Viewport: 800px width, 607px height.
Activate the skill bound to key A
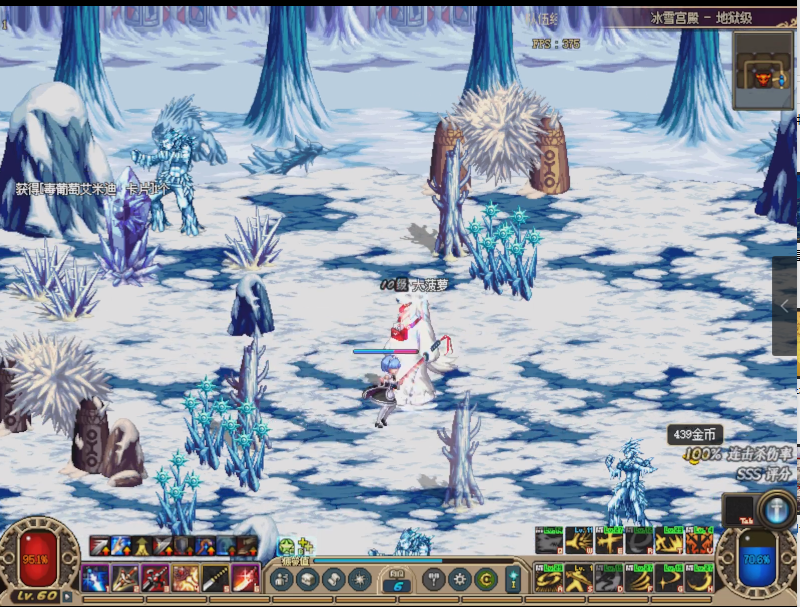(x=548, y=578)
